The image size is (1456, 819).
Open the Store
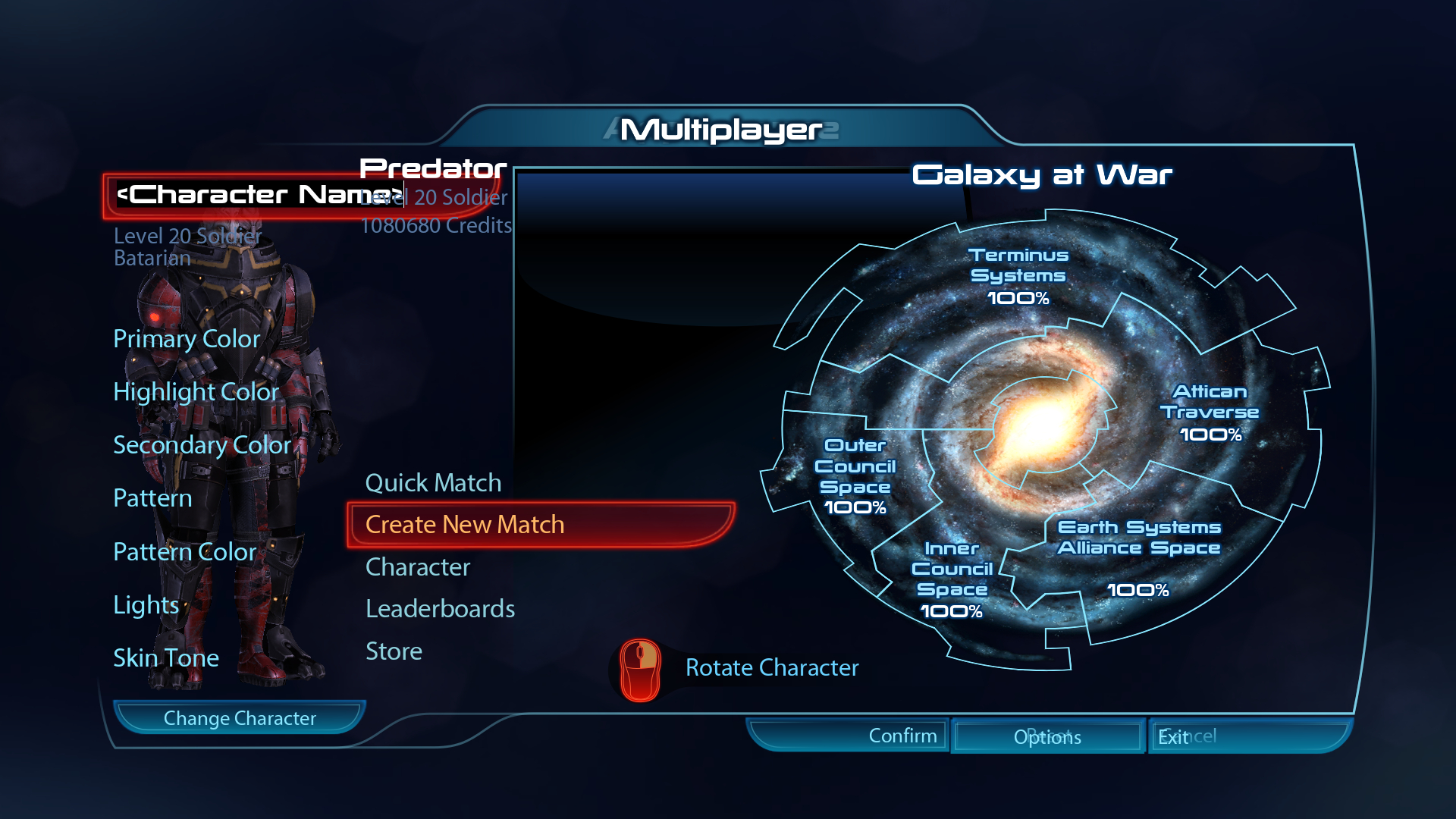click(394, 651)
